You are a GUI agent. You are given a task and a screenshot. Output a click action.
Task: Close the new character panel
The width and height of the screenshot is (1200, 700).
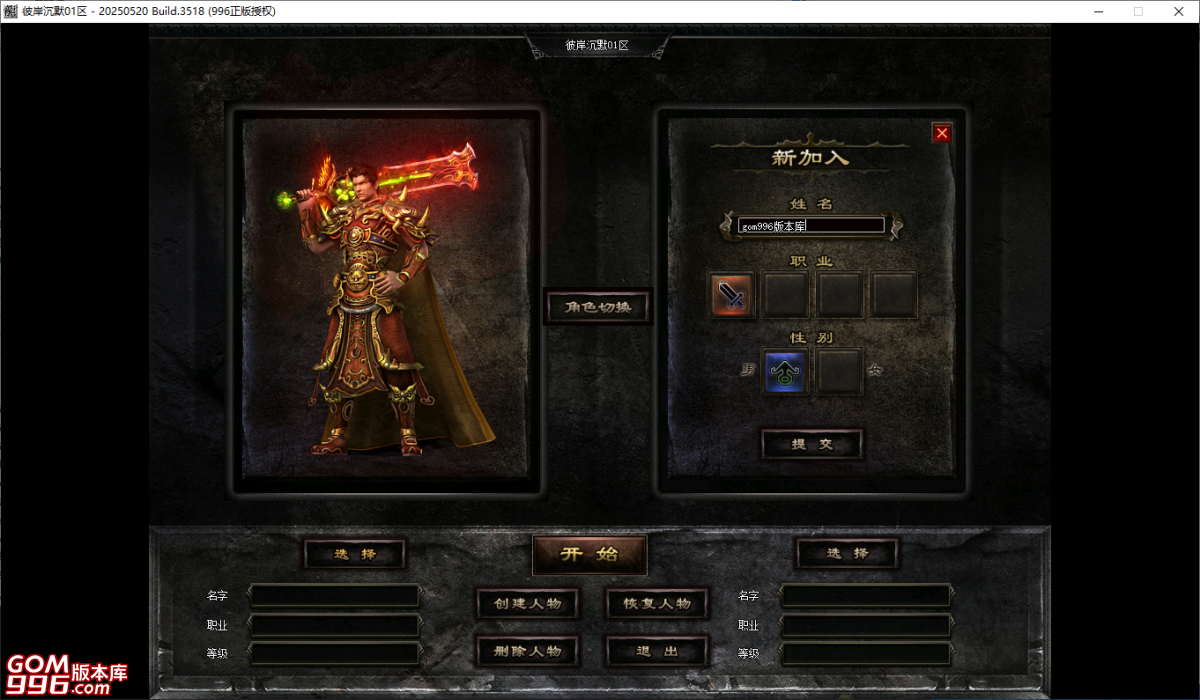[941, 133]
